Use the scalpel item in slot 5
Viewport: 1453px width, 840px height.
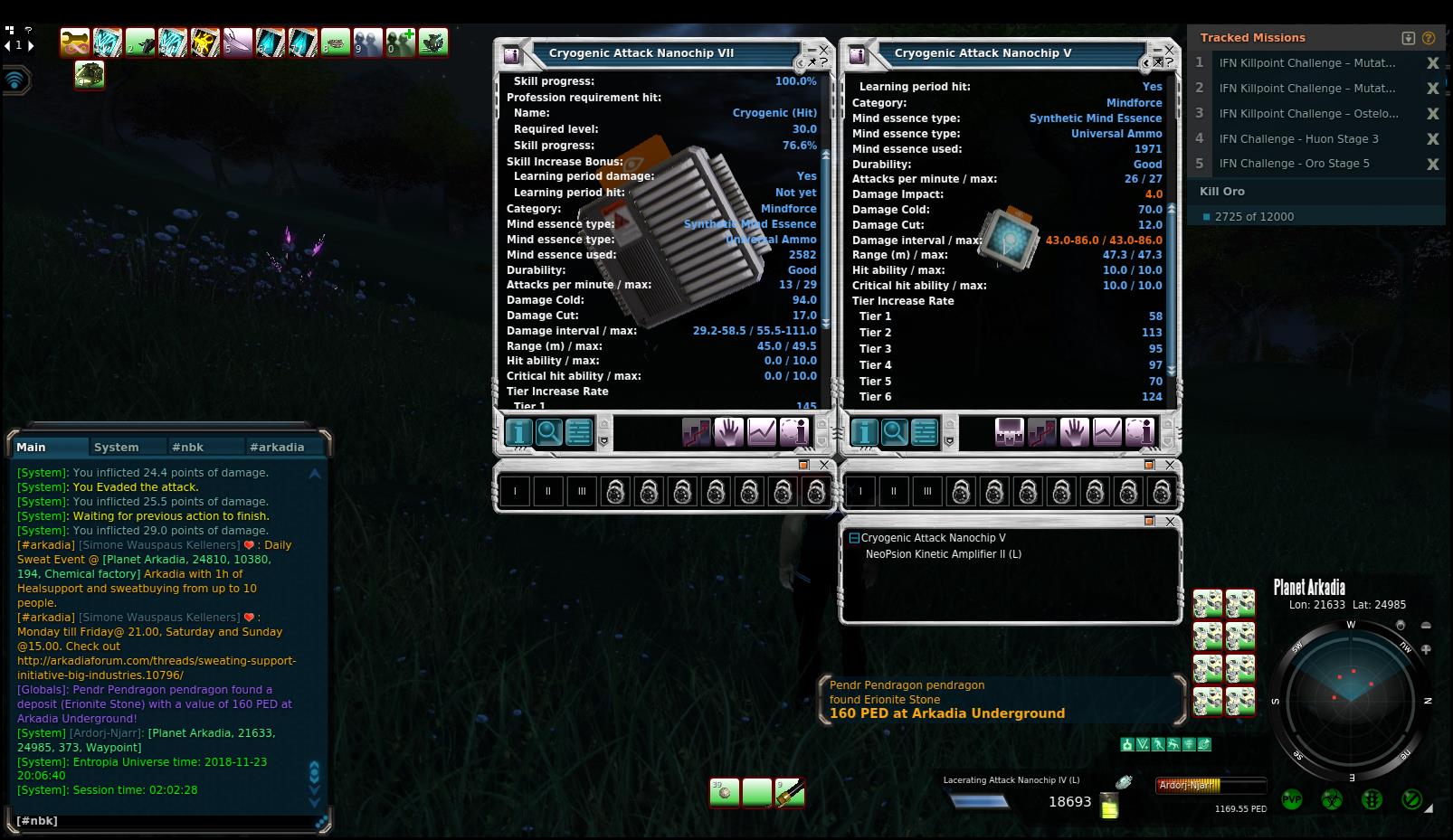tap(237, 42)
